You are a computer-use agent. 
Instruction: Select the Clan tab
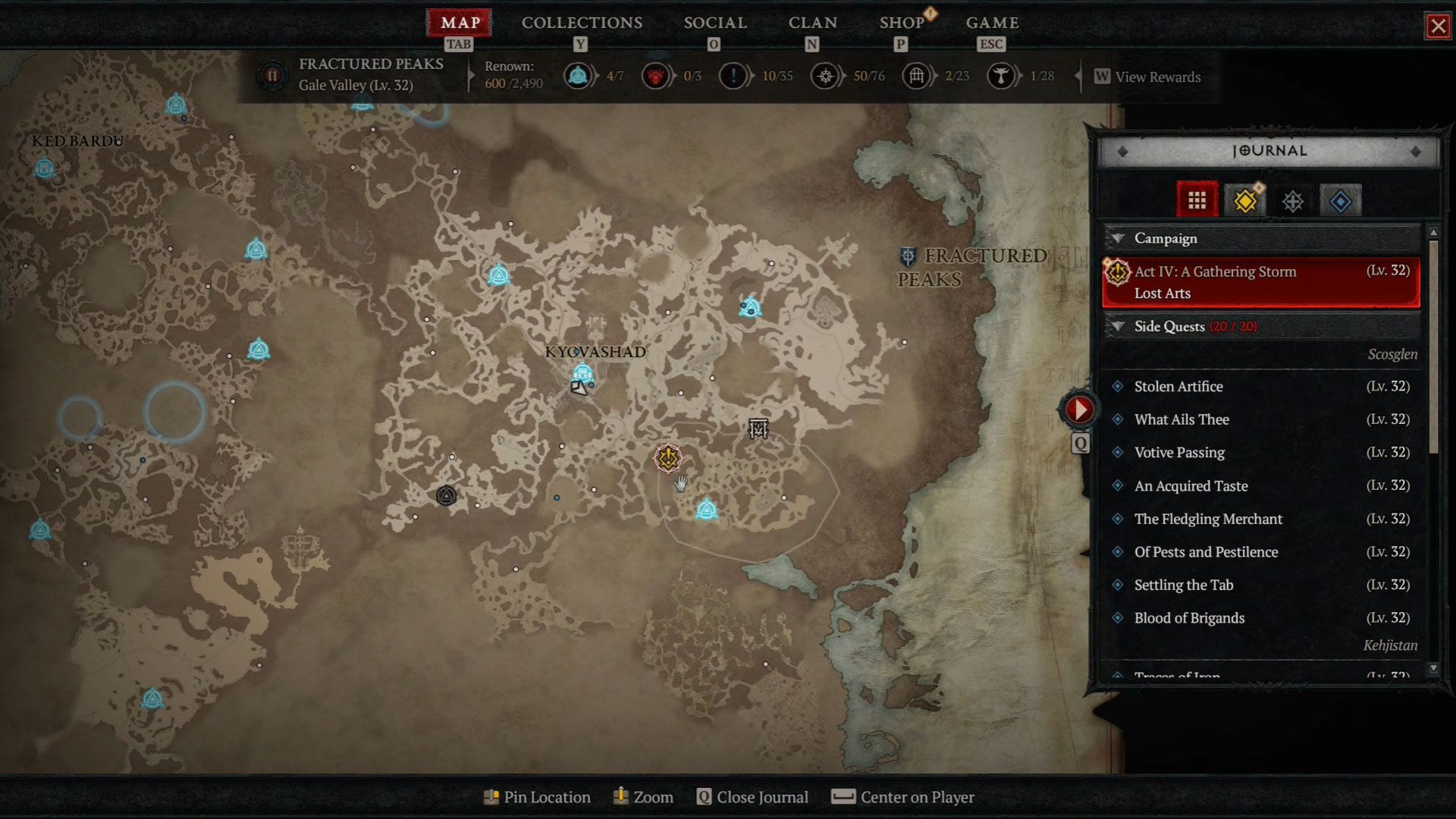812,23
